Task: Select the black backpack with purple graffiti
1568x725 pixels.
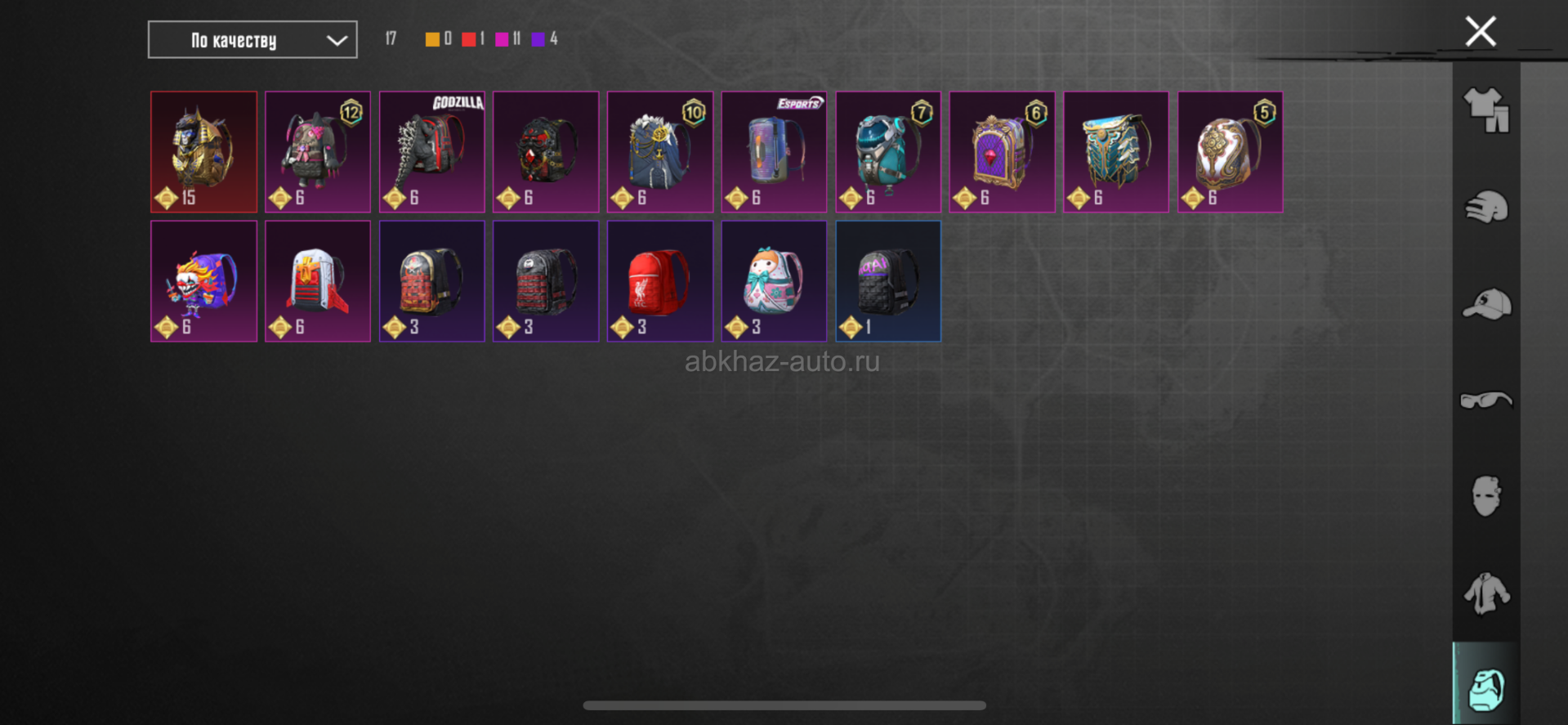Action: pos(888,281)
